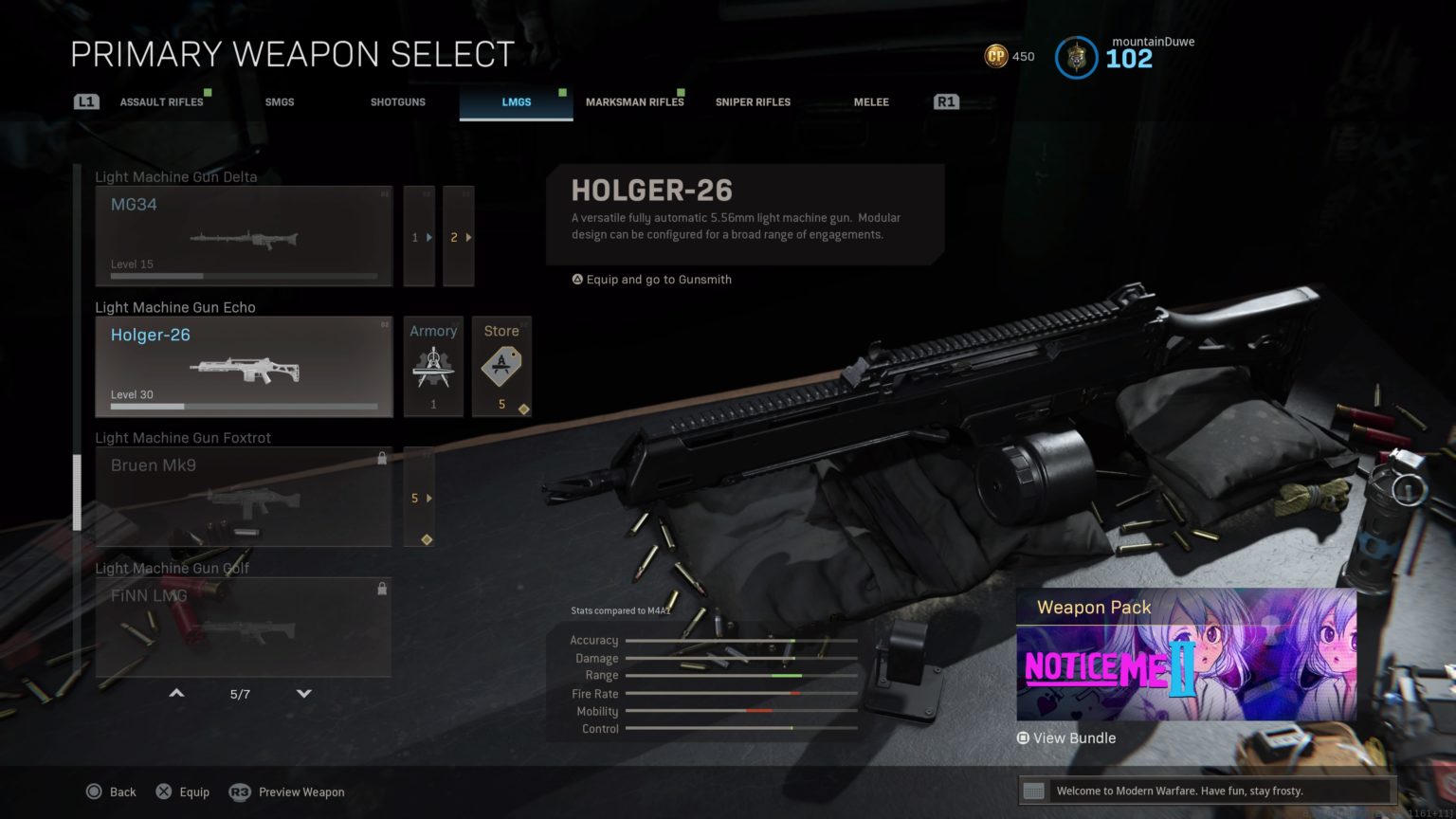The width and height of the screenshot is (1456, 819).
Task: Click the R1 shoulder button icon
Action: point(945,100)
